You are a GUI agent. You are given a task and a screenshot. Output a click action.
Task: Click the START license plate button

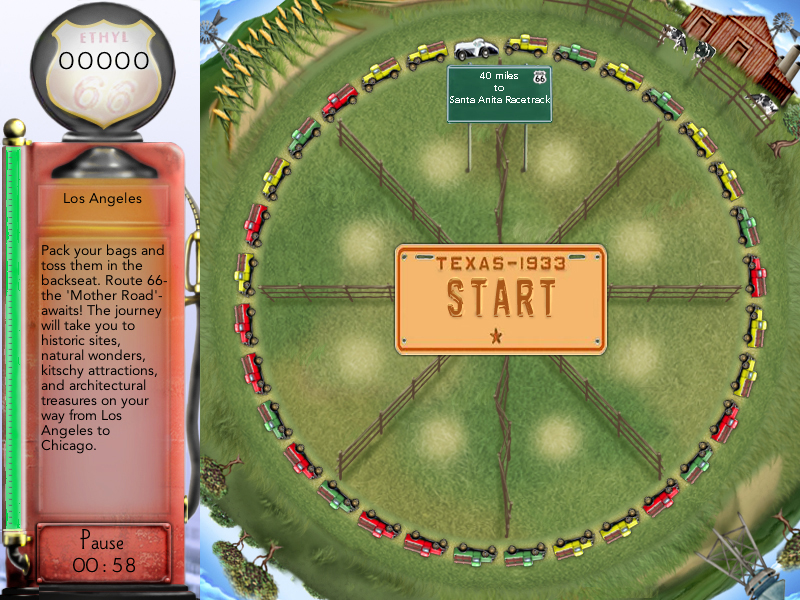[500, 299]
